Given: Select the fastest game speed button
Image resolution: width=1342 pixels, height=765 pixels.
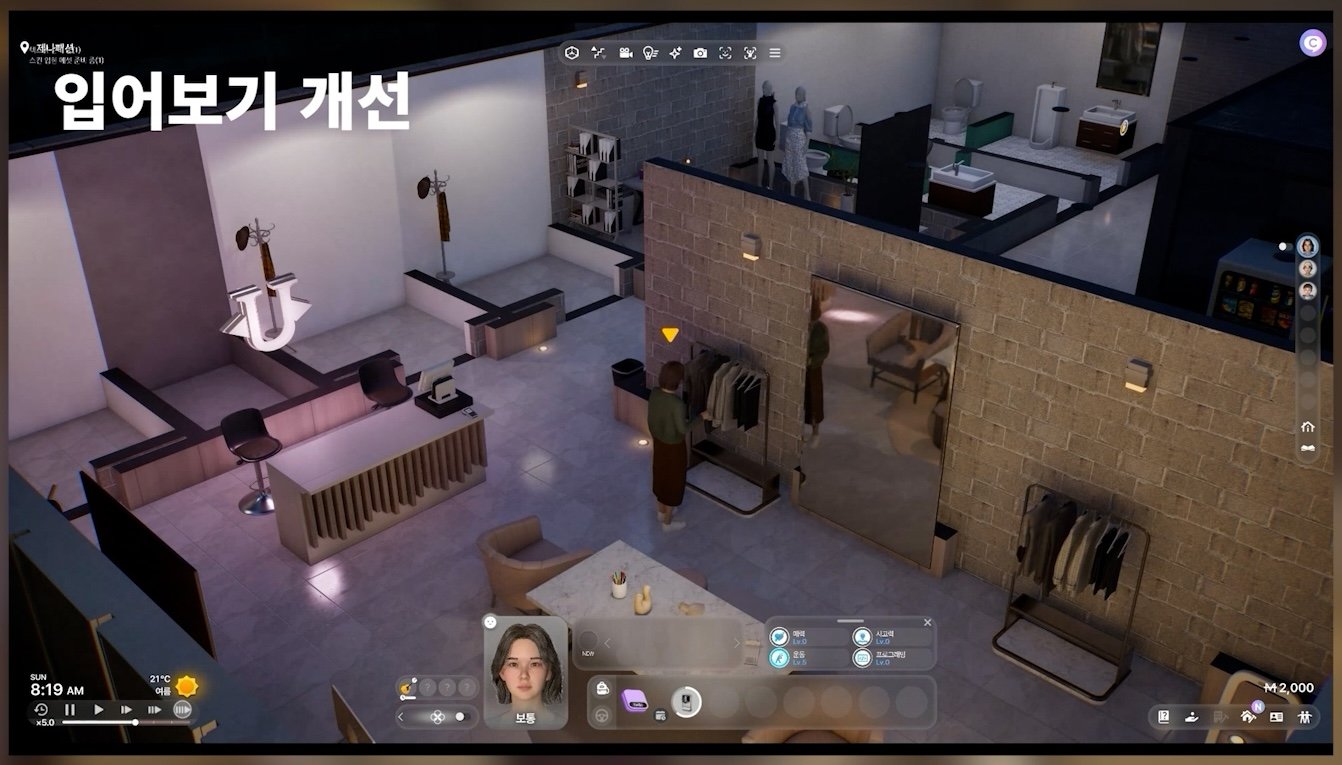Looking at the screenshot, I should [x=181, y=709].
